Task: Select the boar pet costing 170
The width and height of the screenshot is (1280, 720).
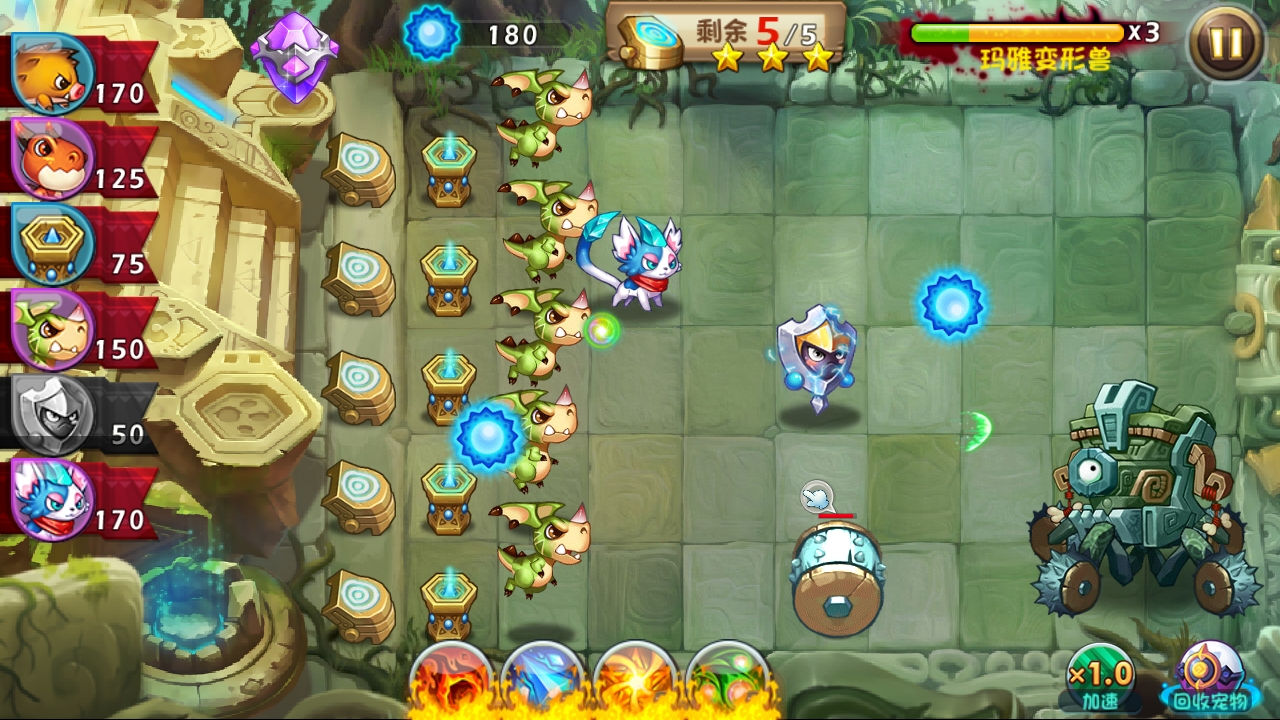Action: click(x=50, y=75)
